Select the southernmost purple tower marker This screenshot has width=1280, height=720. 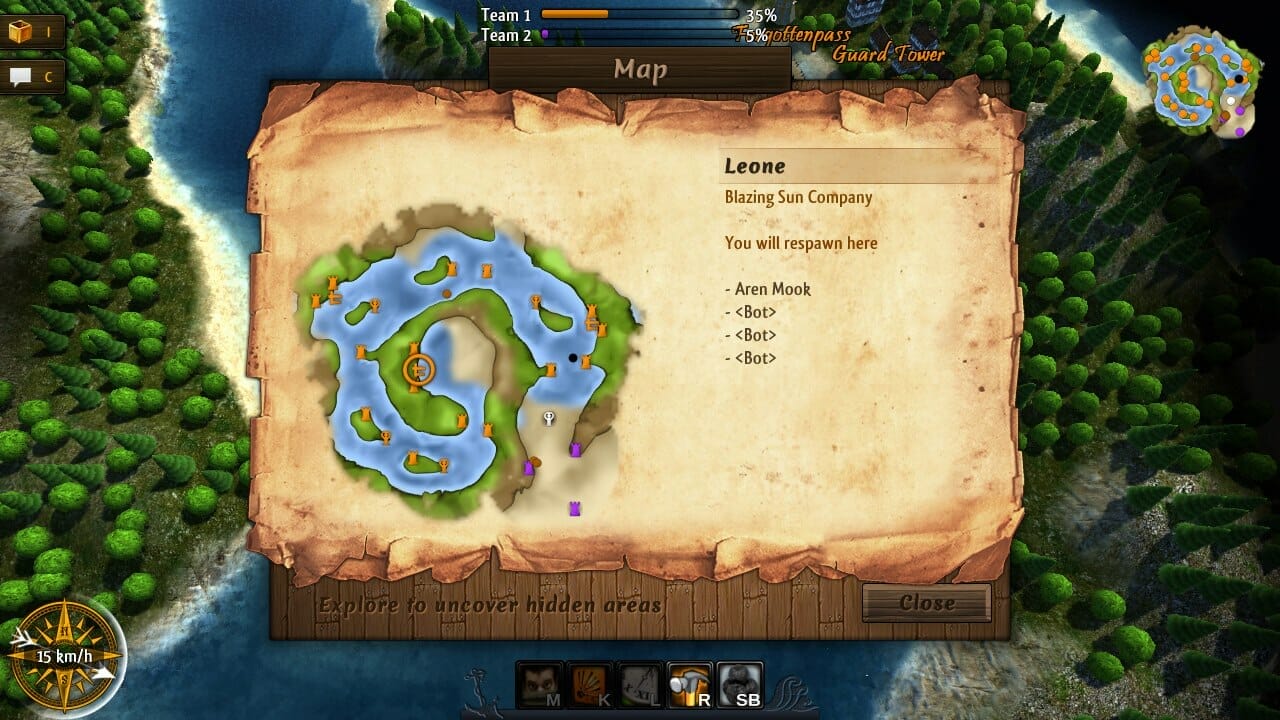click(x=575, y=509)
